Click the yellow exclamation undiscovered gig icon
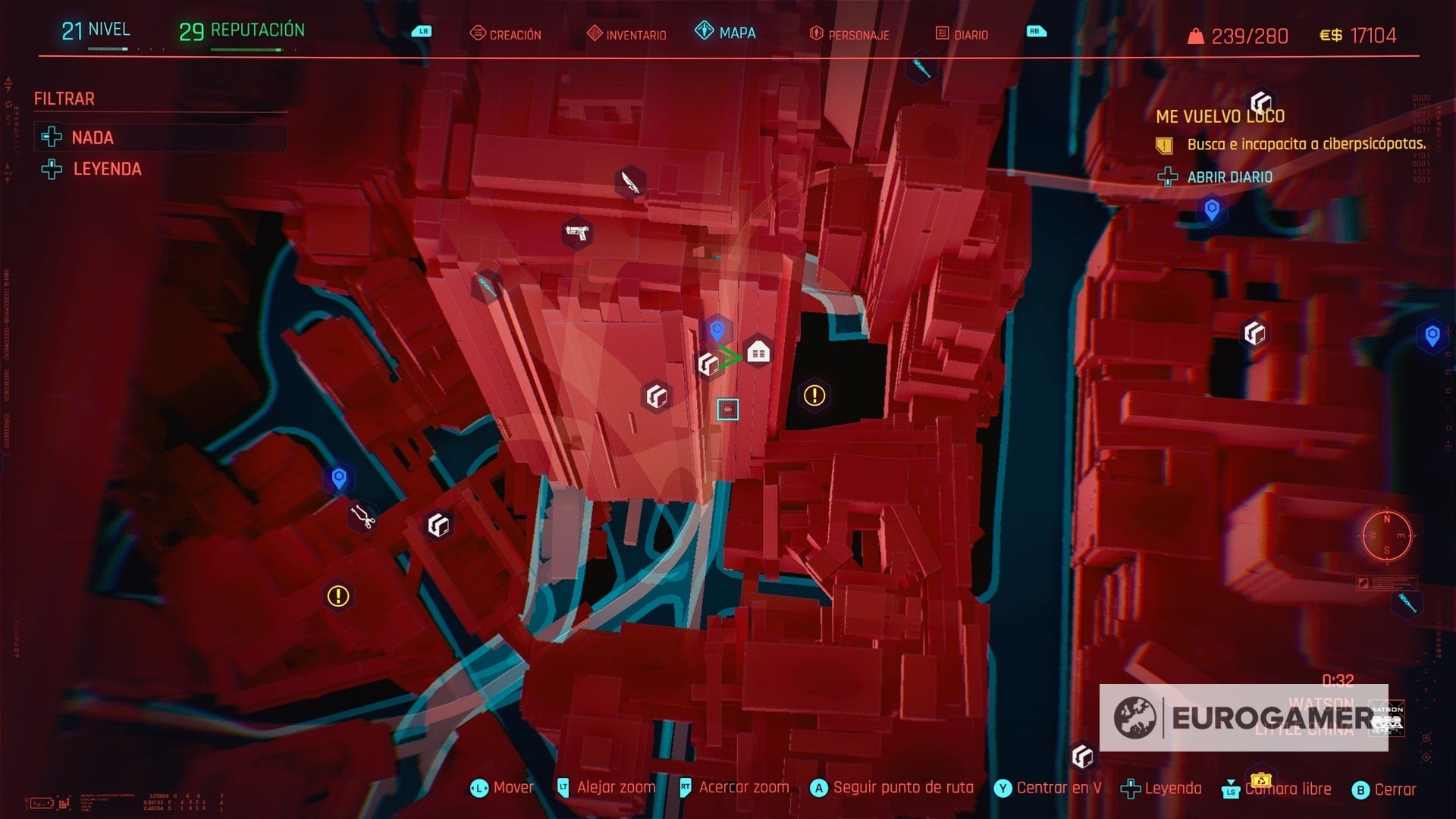1456x819 pixels. point(813,394)
